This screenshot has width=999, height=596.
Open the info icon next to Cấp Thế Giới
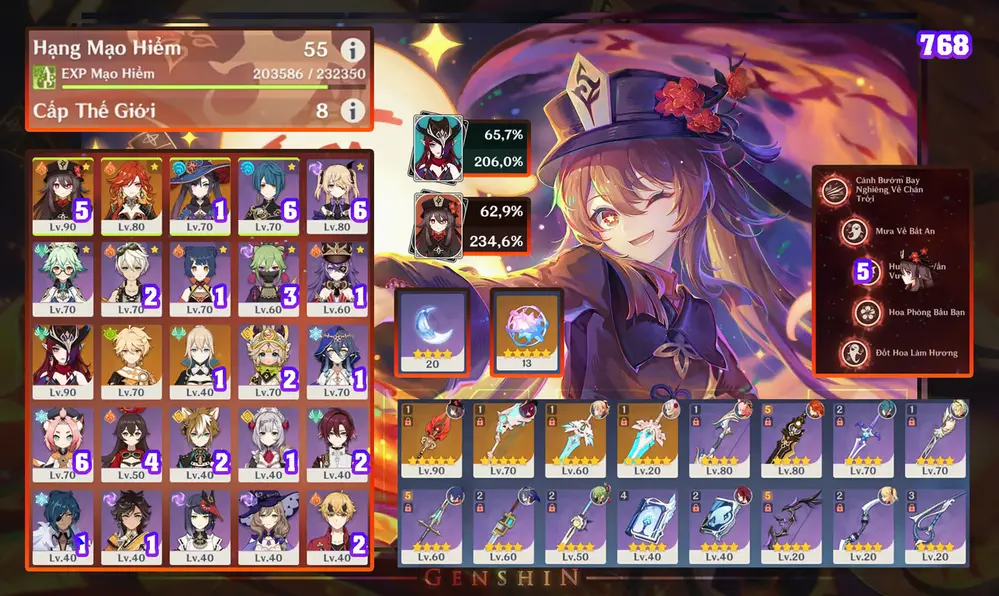352,110
